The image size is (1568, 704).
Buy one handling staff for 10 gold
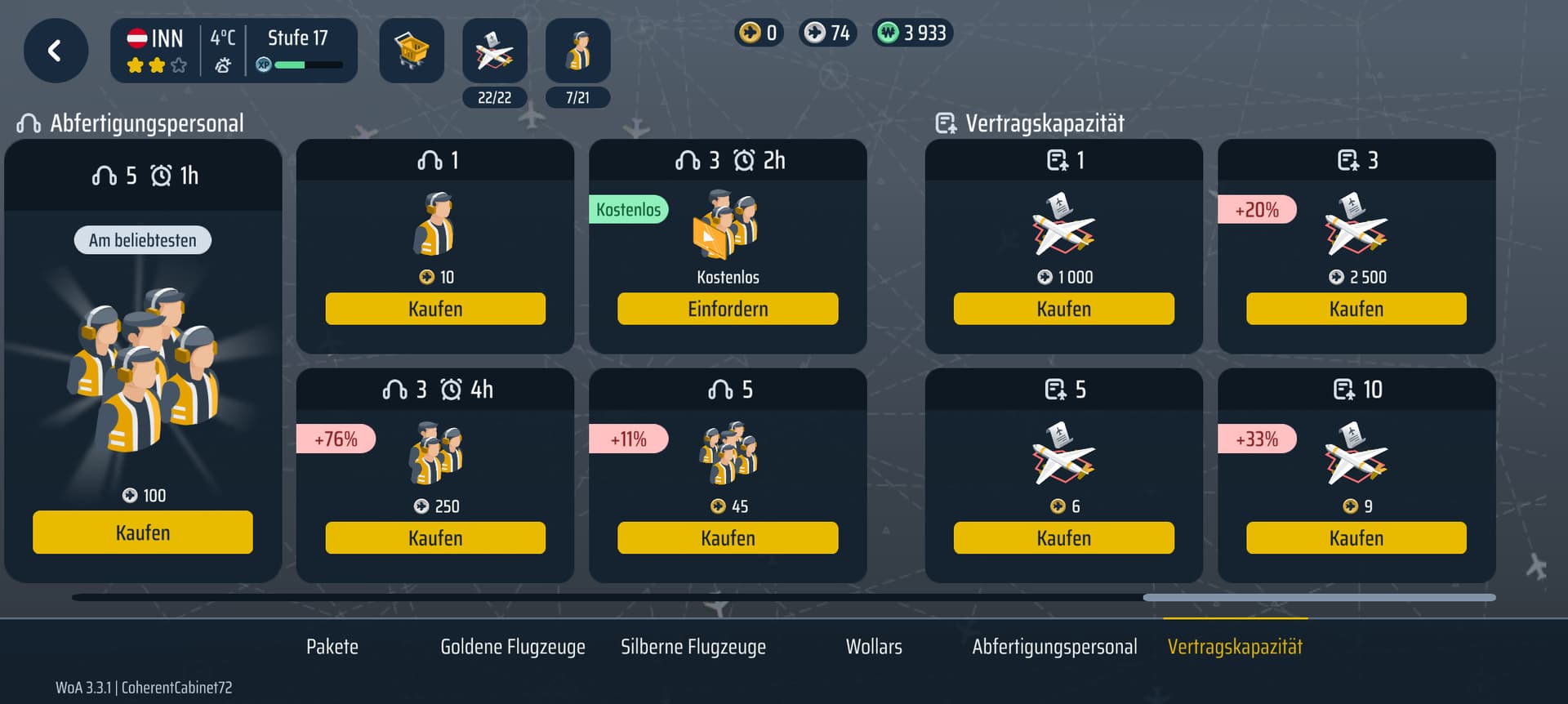point(435,309)
